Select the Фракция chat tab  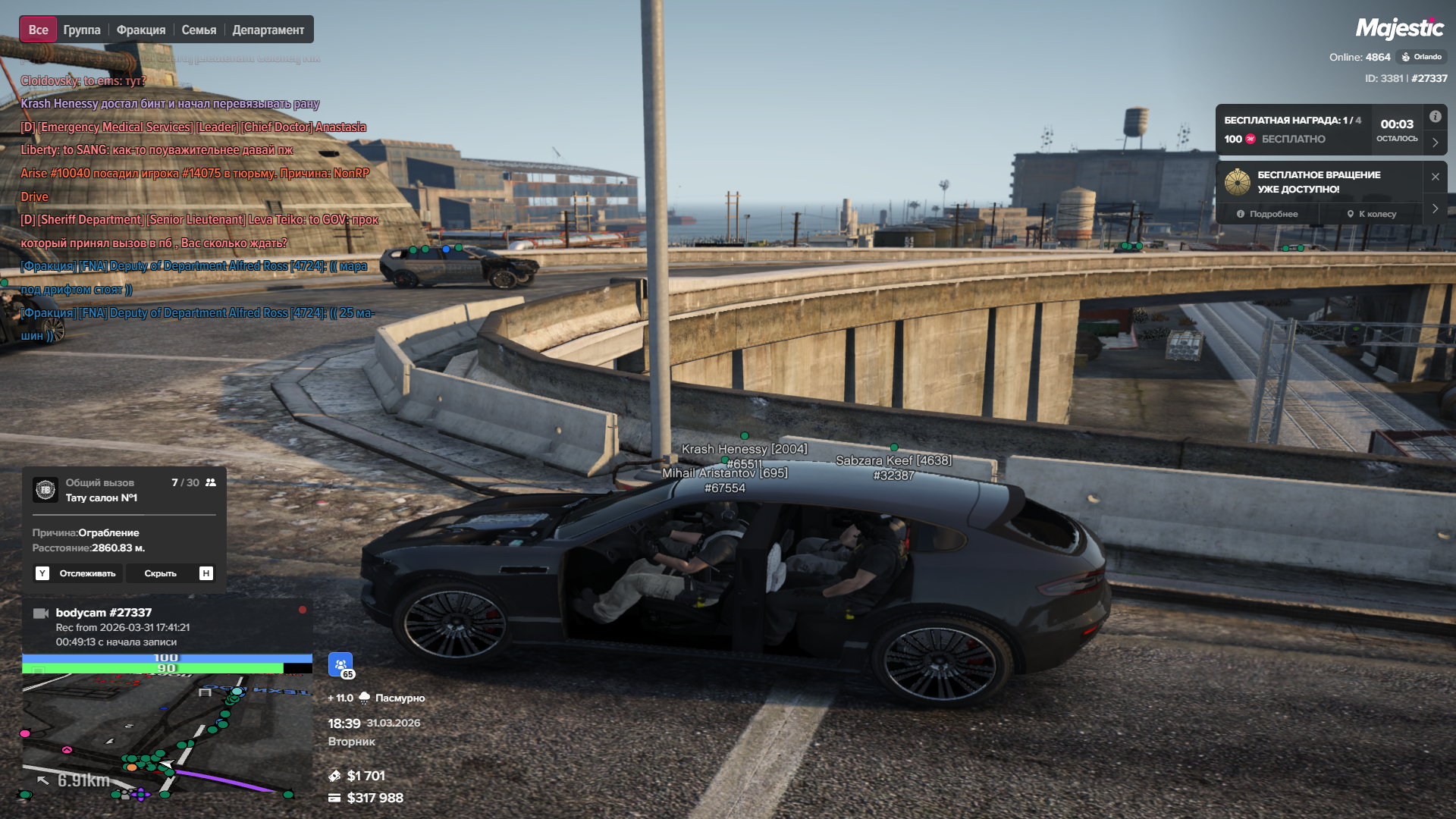[141, 30]
